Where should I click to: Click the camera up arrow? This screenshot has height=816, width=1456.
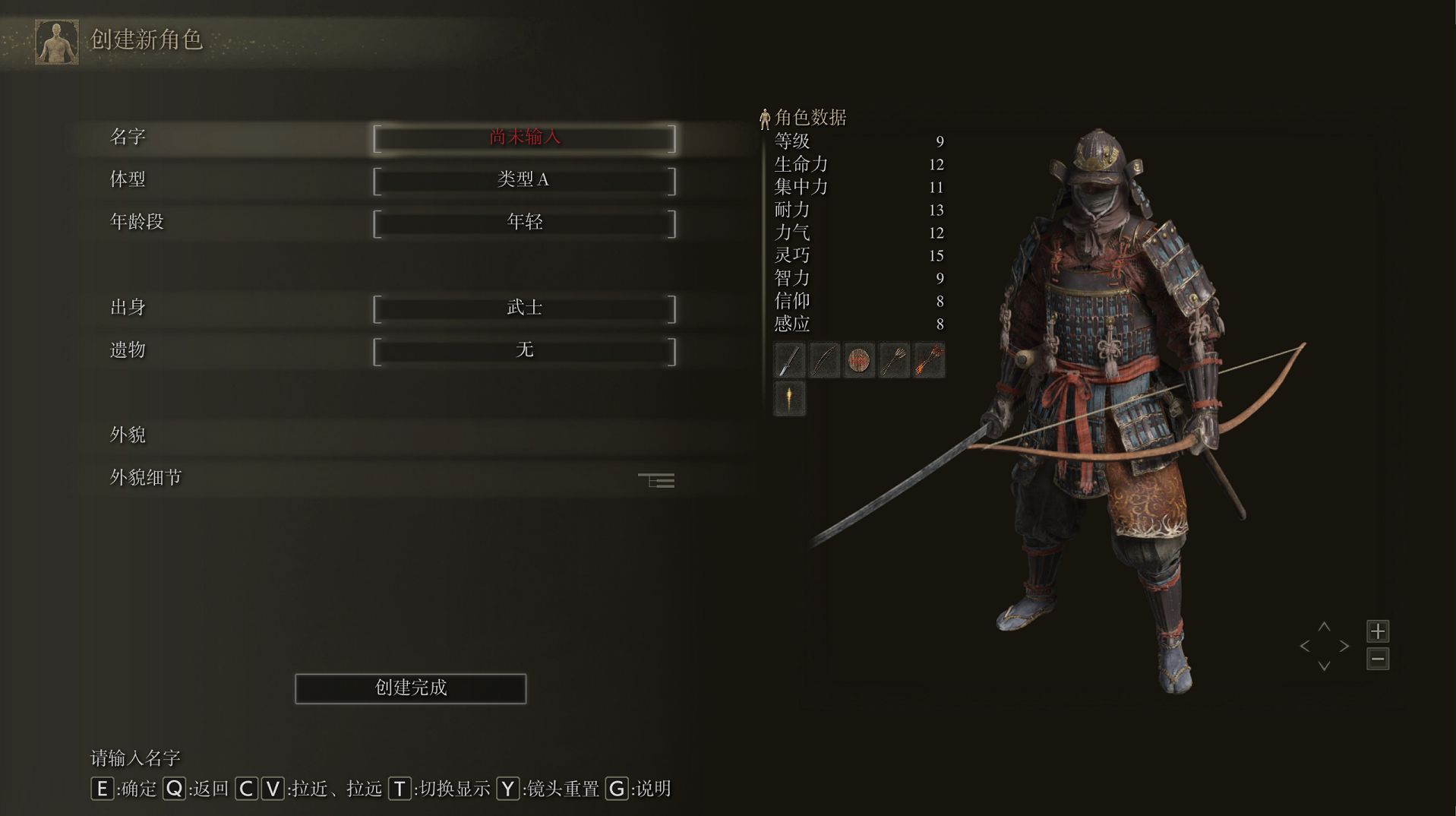pyautogui.click(x=1324, y=627)
